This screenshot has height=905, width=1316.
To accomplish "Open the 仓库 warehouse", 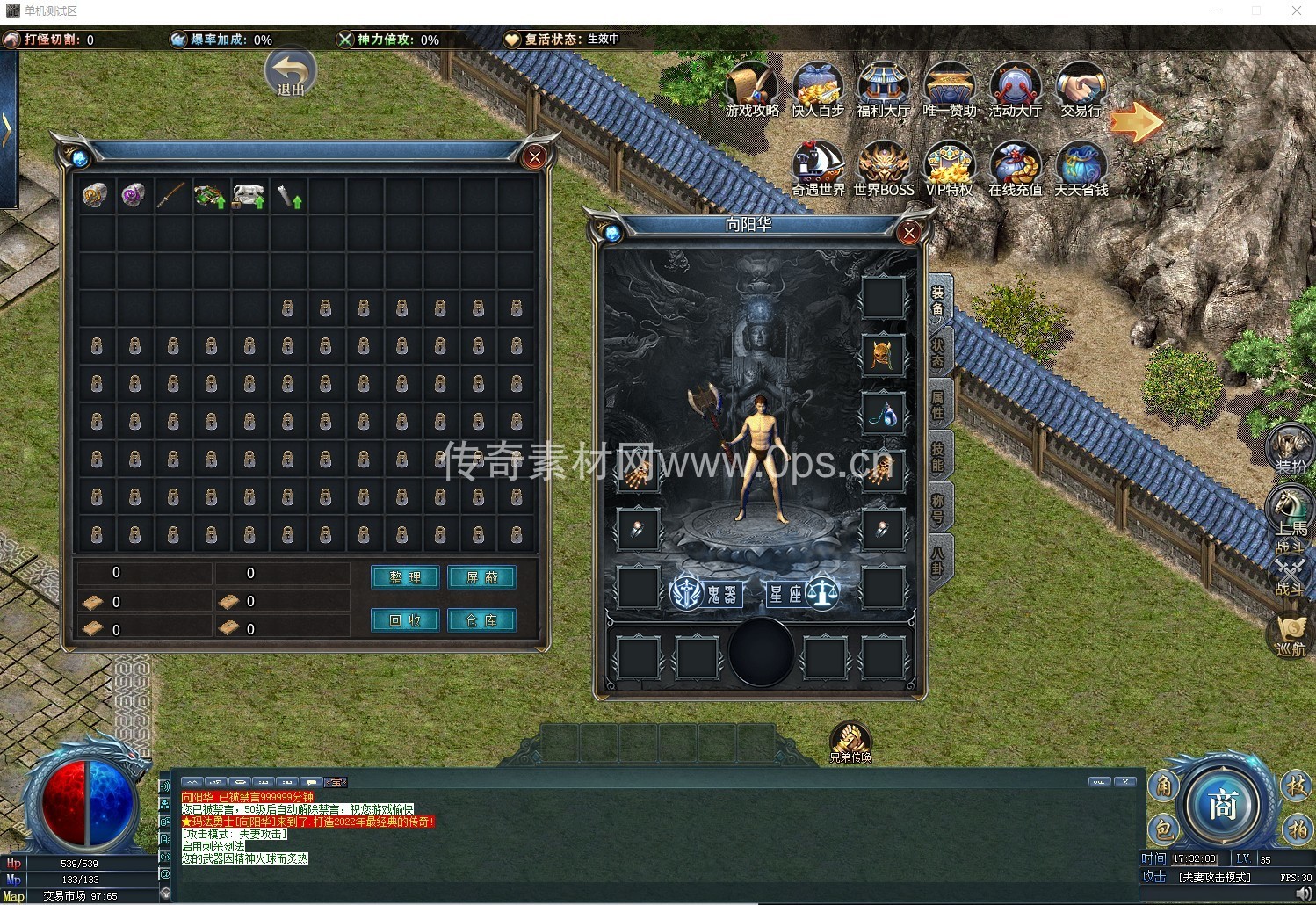I will pos(481,620).
